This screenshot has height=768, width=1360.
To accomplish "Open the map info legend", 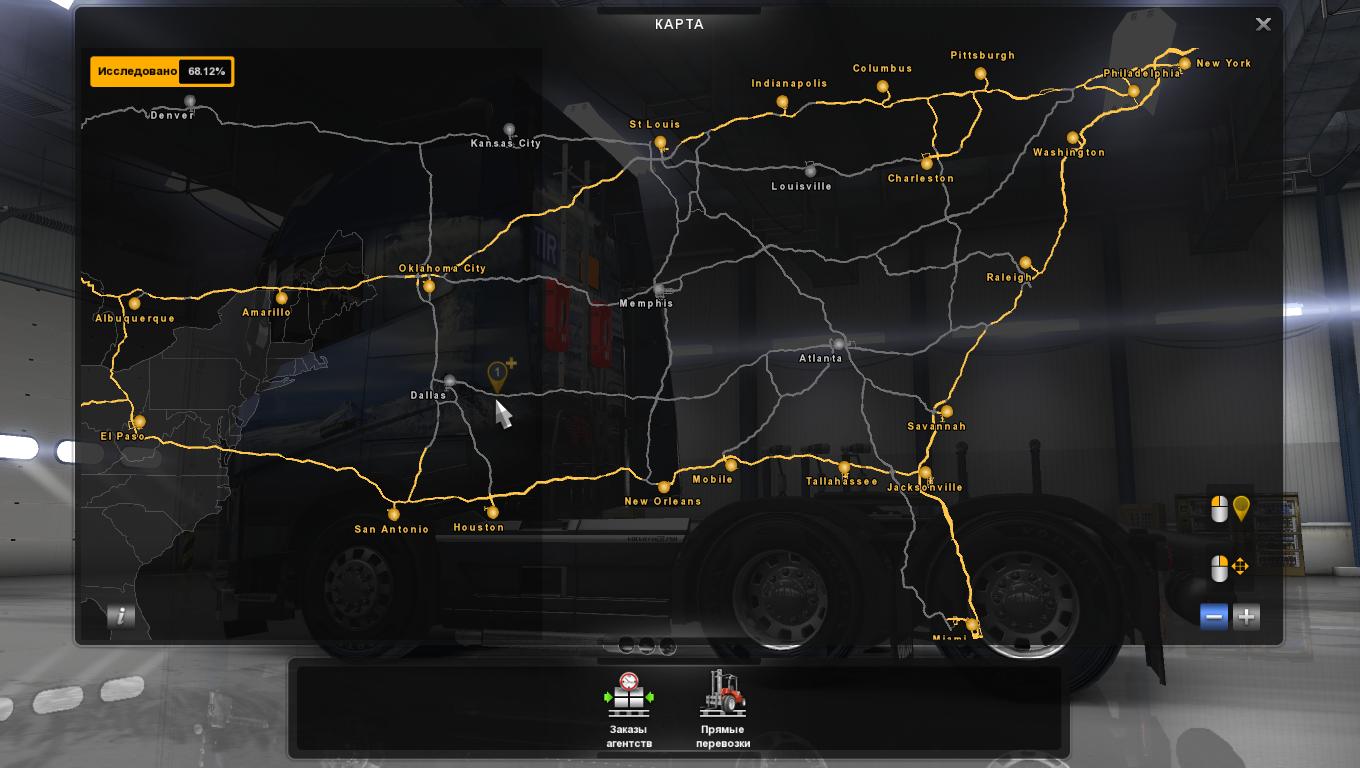I will [x=121, y=616].
